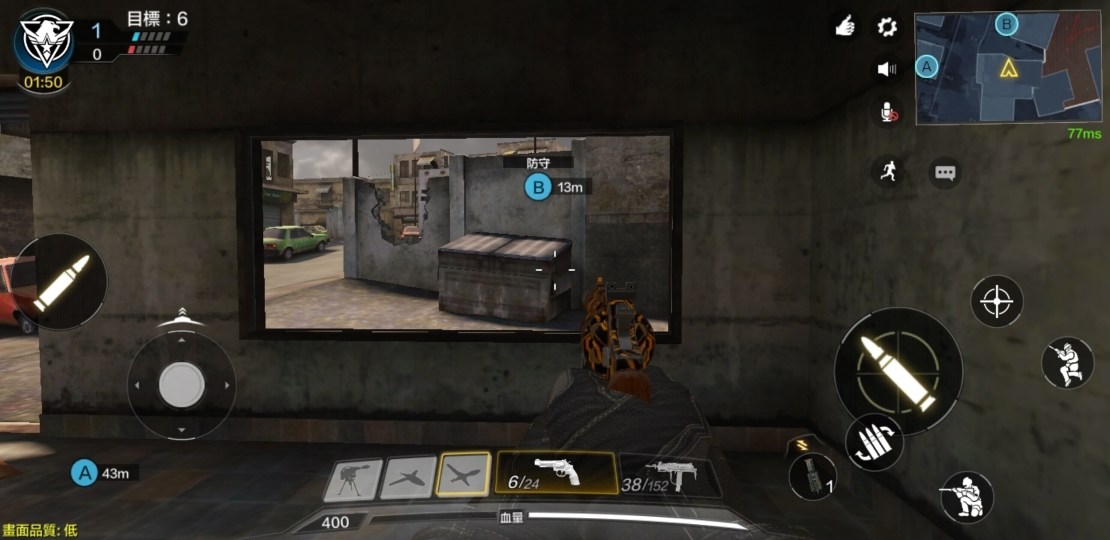This screenshot has width=1110, height=540.
Task: Toggle the speaker sound icon
Action: pos(887,69)
